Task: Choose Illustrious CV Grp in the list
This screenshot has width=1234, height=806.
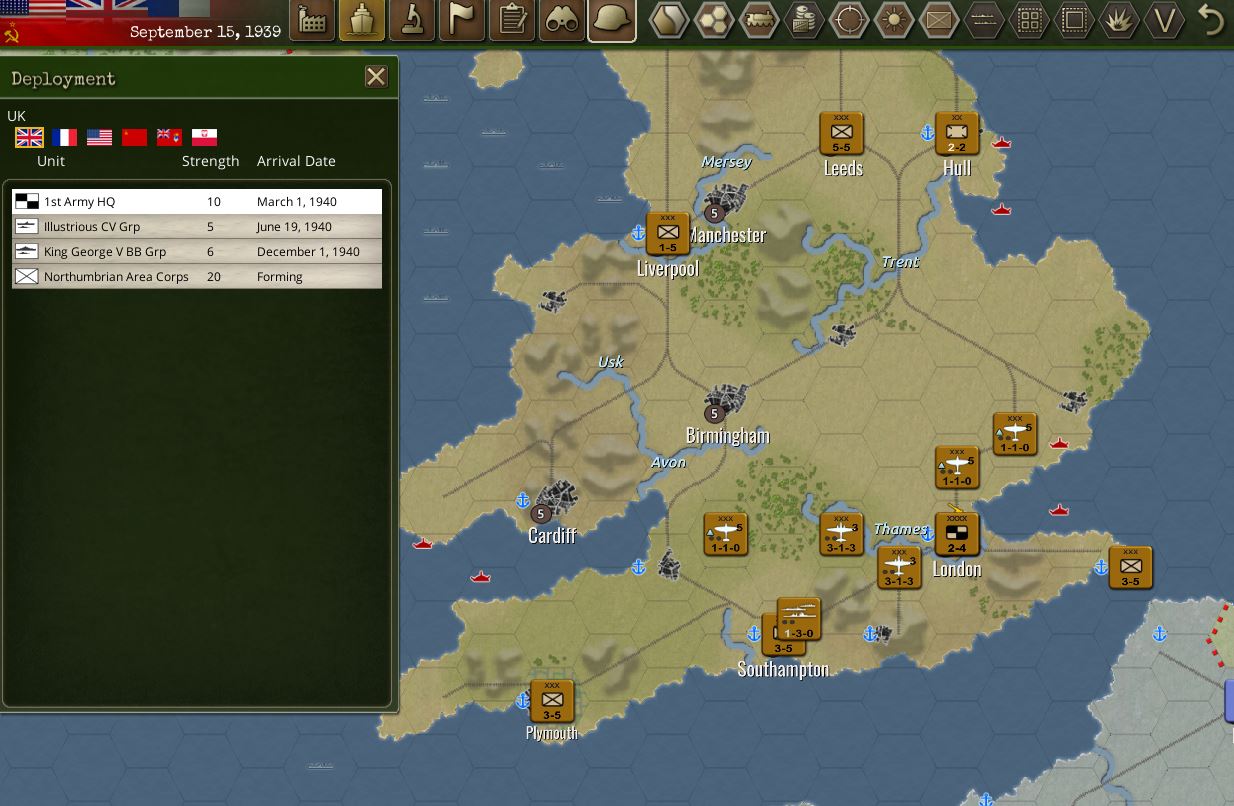Action: tap(197, 227)
